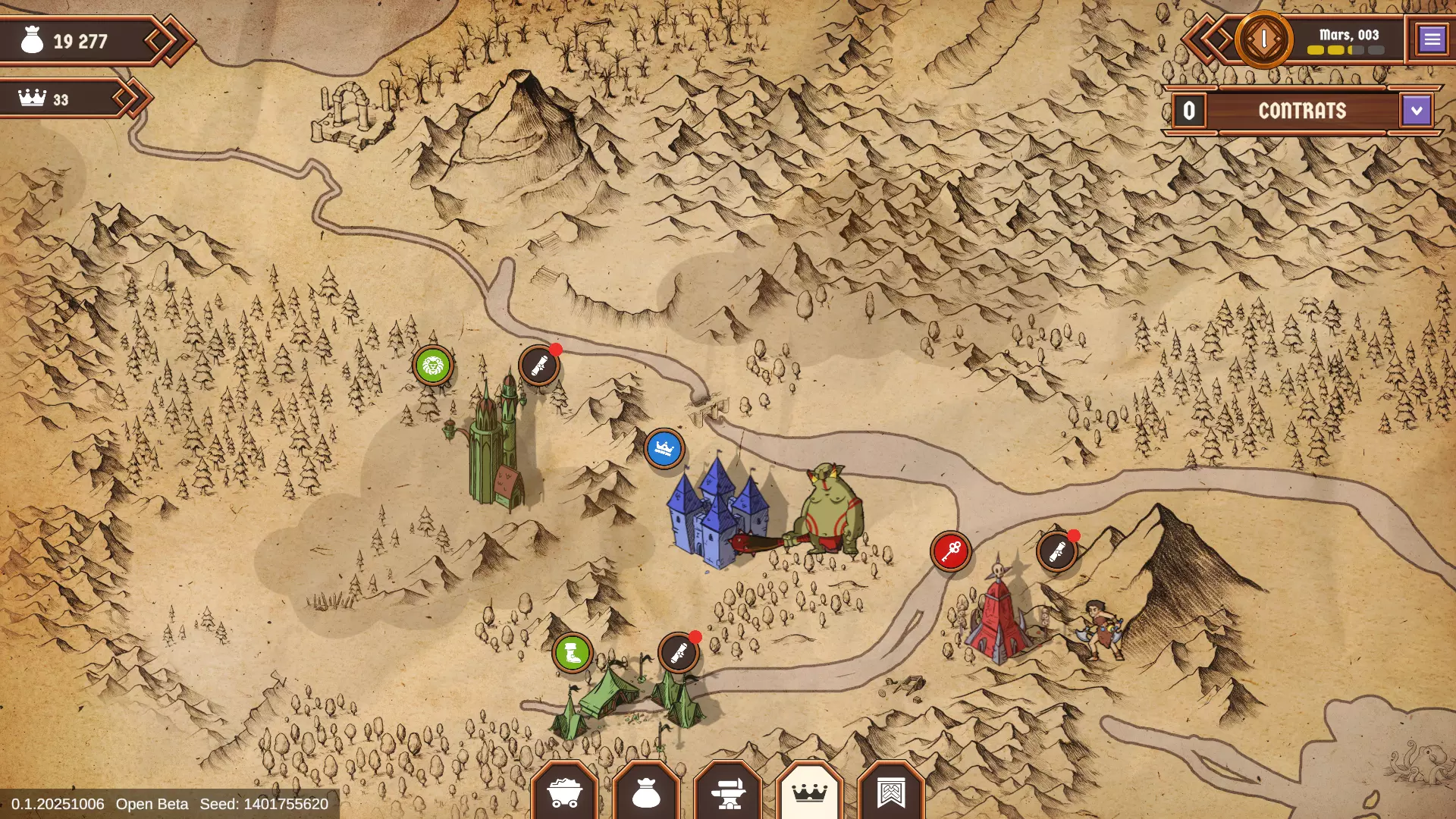Image resolution: width=1456 pixels, height=819 pixels.
Task: Click the green boot marker near the camp
Action: [571, 652]
